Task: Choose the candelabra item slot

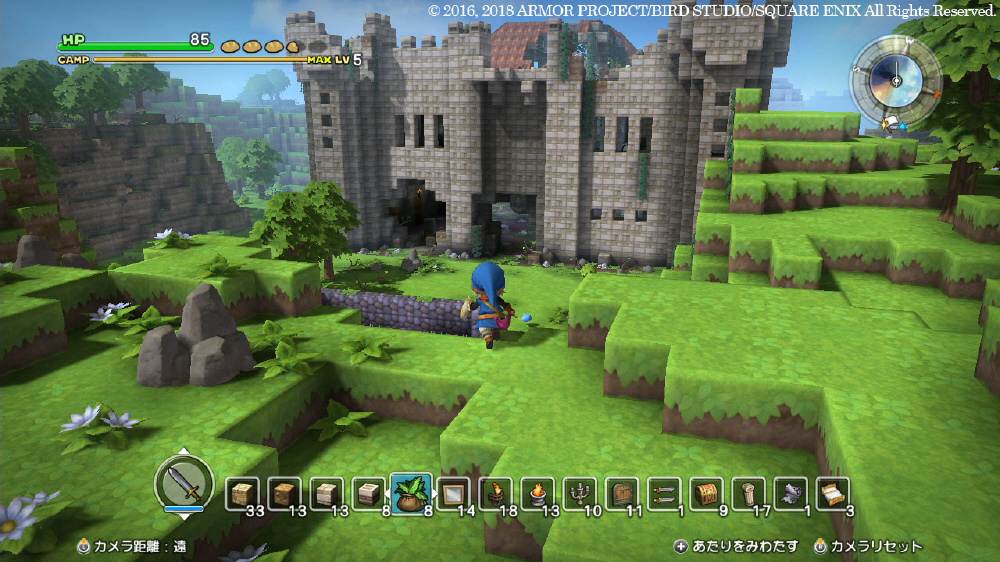Action: [579, 494]
